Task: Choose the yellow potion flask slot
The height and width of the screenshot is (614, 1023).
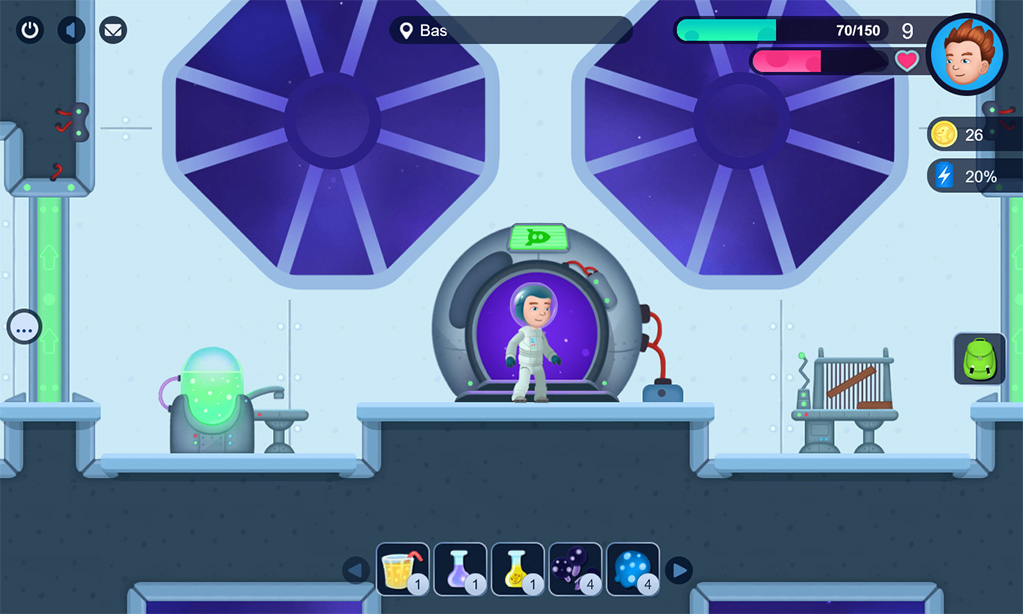Action: coord(517,569)
